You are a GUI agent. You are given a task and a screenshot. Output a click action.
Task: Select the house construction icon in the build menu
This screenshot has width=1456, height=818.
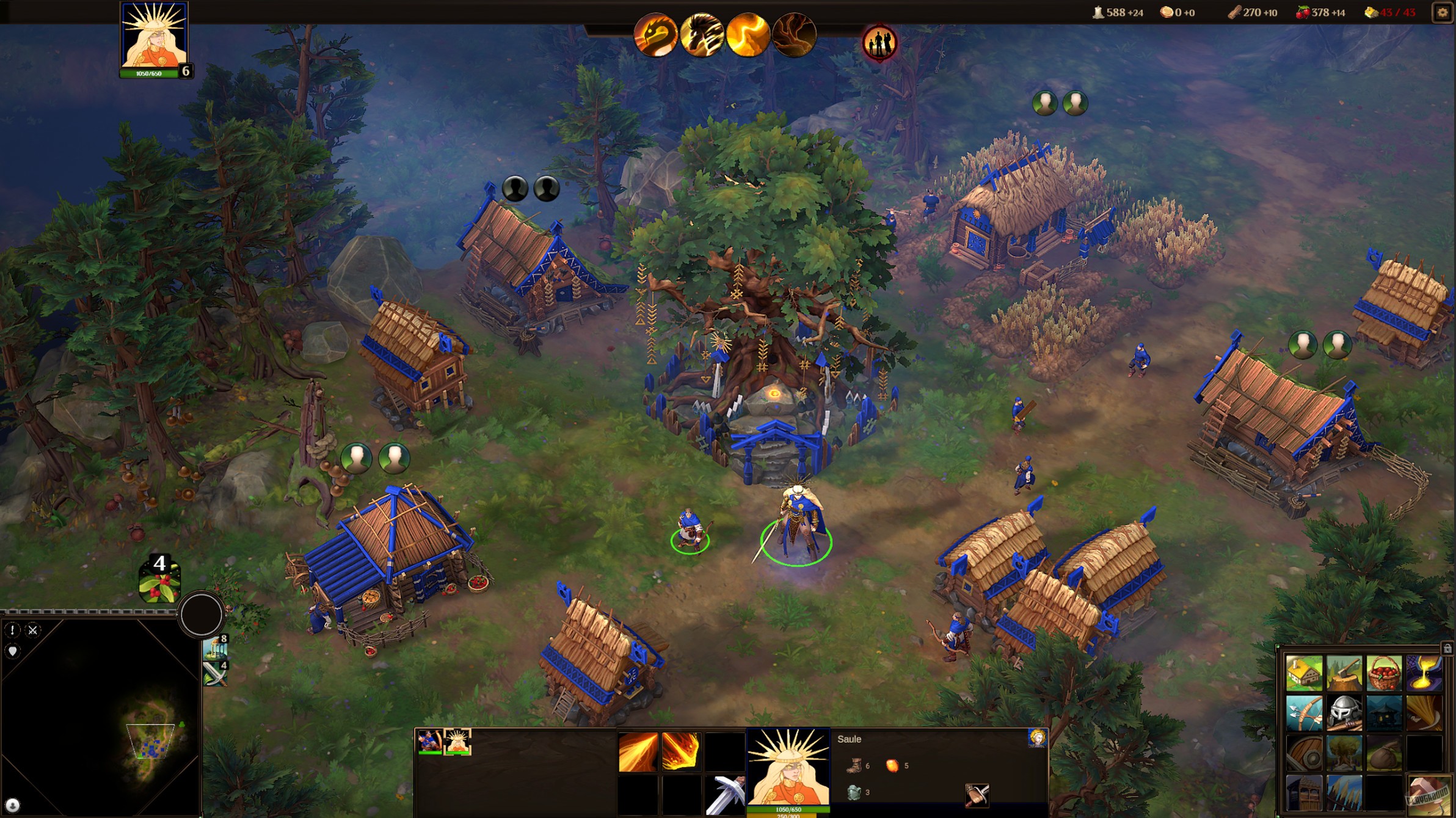pos(1304,673)
